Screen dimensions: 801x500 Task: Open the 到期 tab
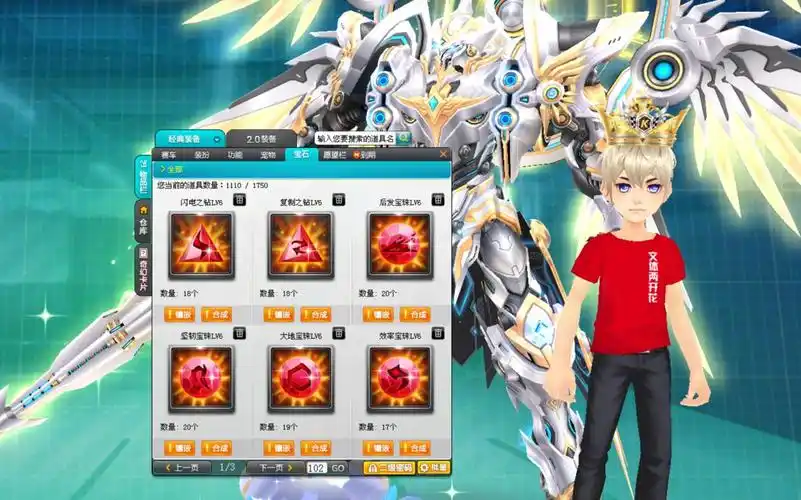(x=365, y=155)
